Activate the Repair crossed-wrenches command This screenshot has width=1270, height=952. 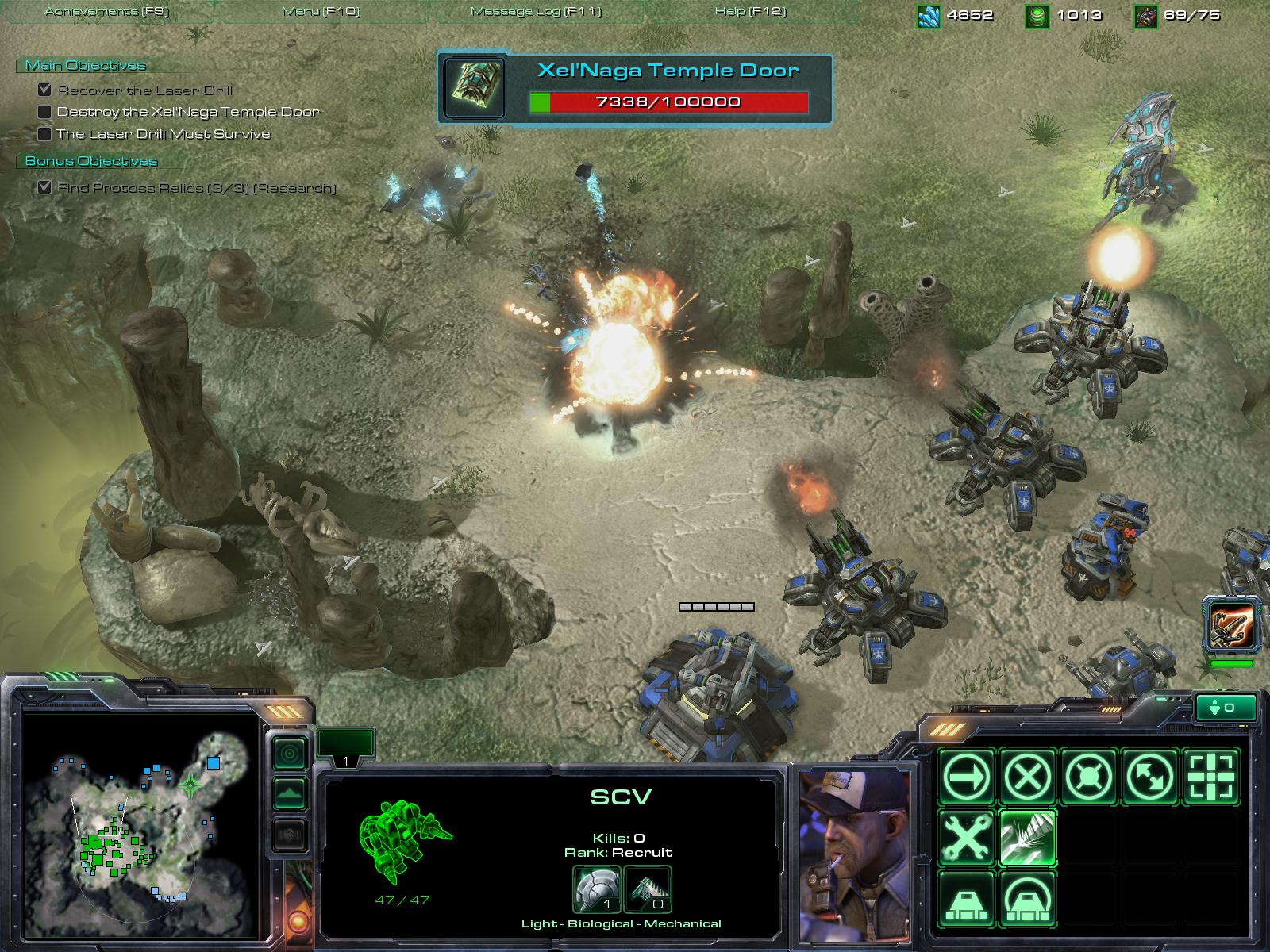click(x=967, y=837)
